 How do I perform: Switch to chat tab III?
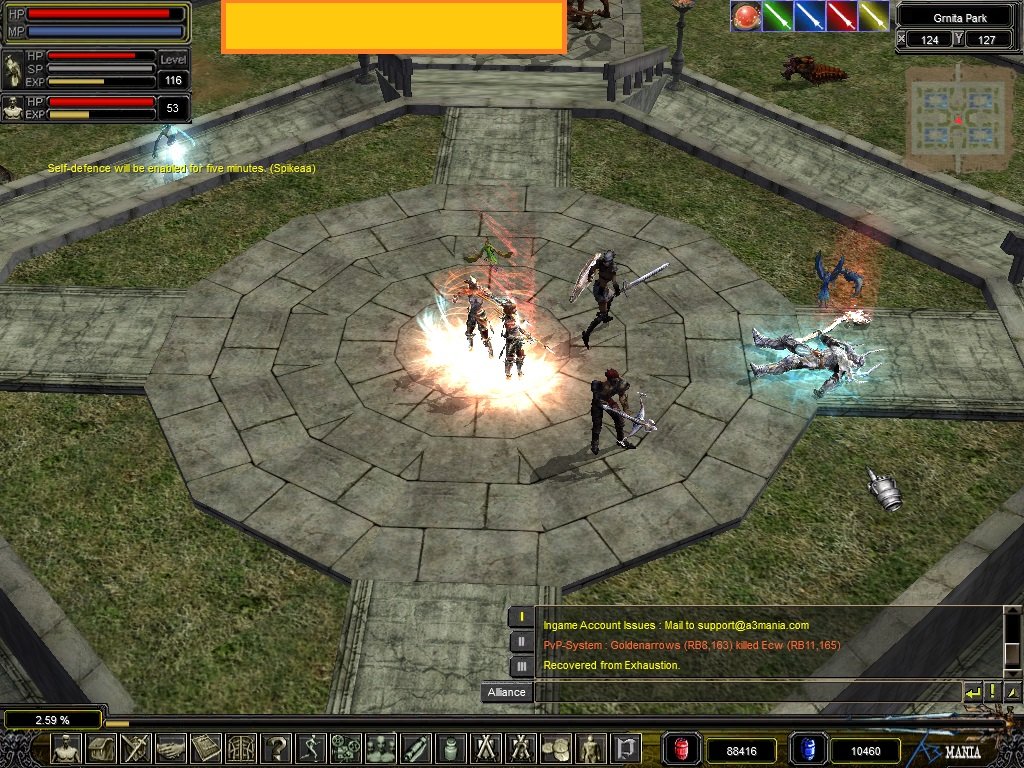tap(521, 666)
